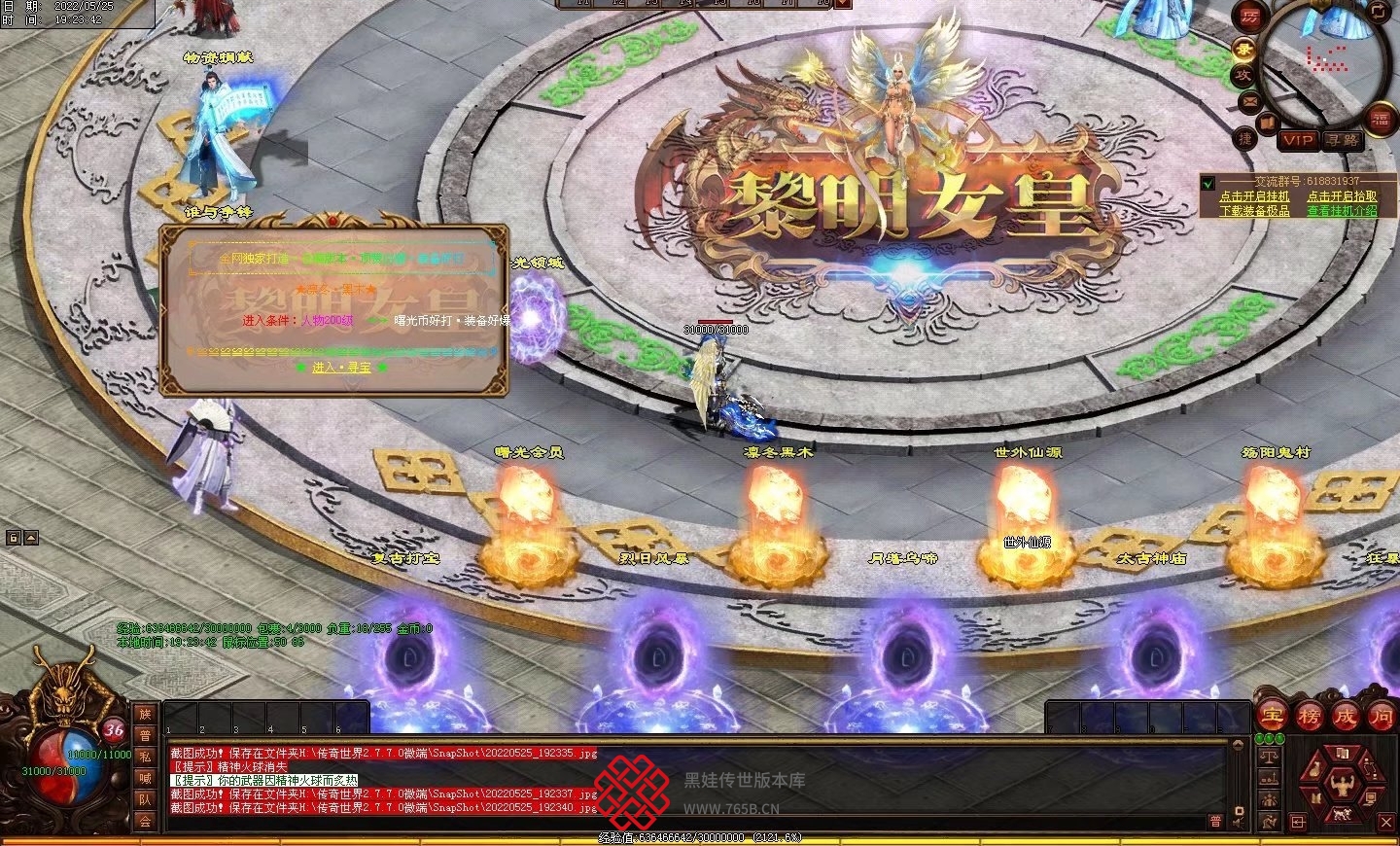This screenshot has width=1400, height=846.
Task: Click the 点击开启挂机 link
Action: pyautogui.click(x=1254, y=196)
